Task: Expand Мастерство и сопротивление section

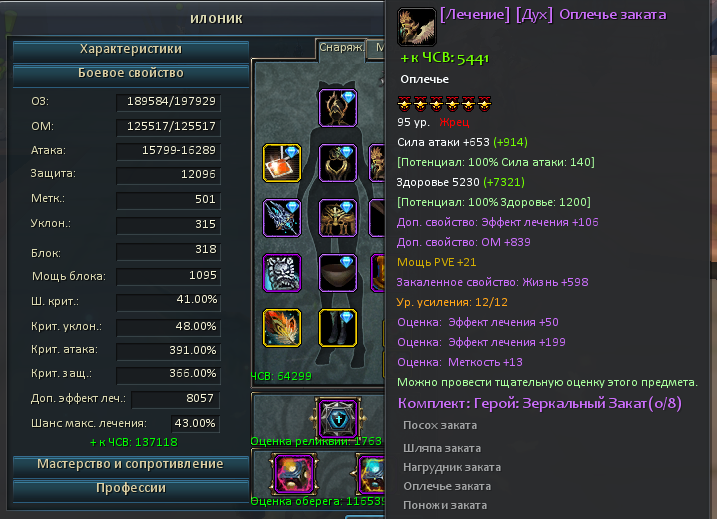Action: pos(130,464)
